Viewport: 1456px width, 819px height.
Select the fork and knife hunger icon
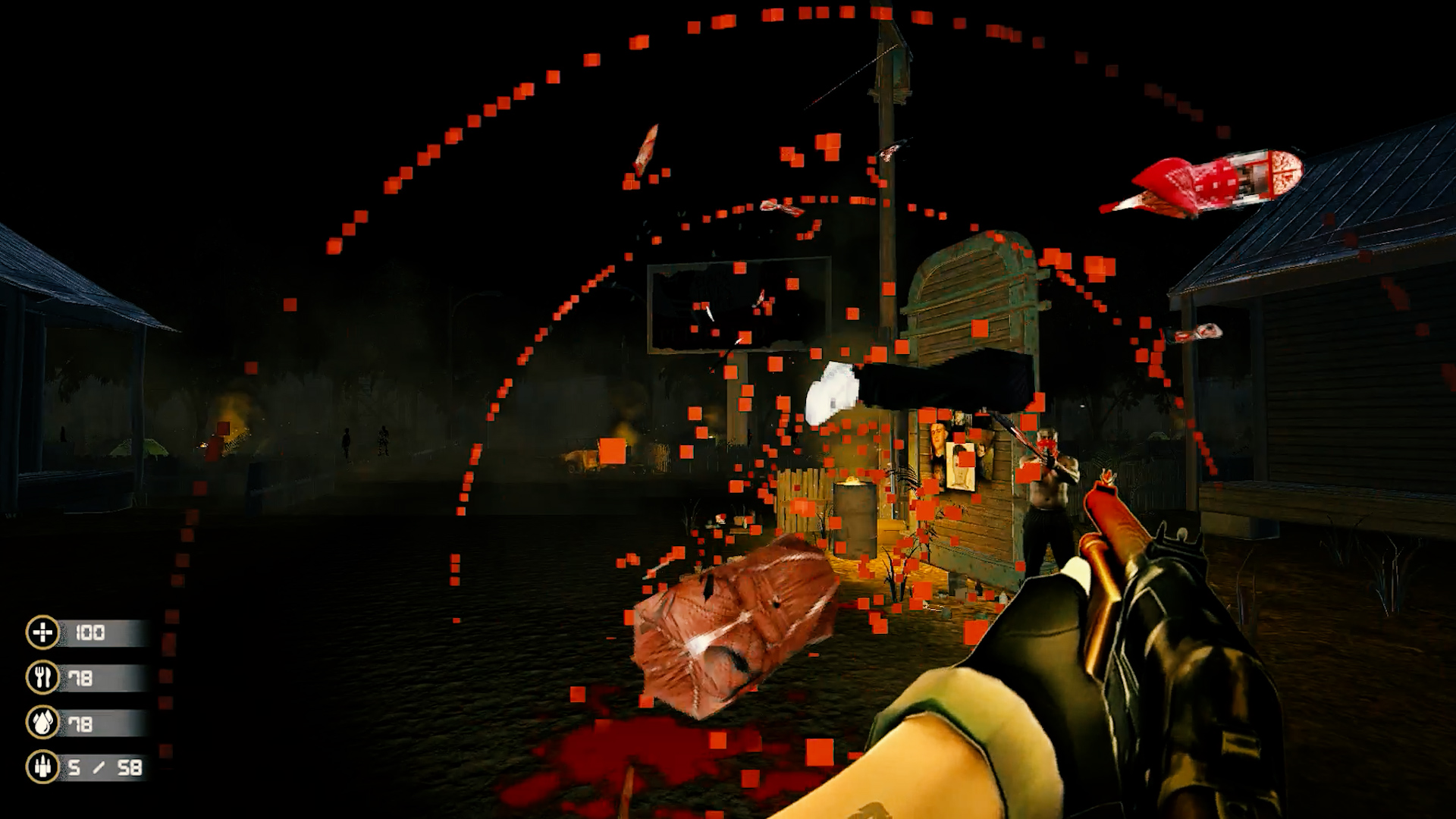tap(42, 678)
